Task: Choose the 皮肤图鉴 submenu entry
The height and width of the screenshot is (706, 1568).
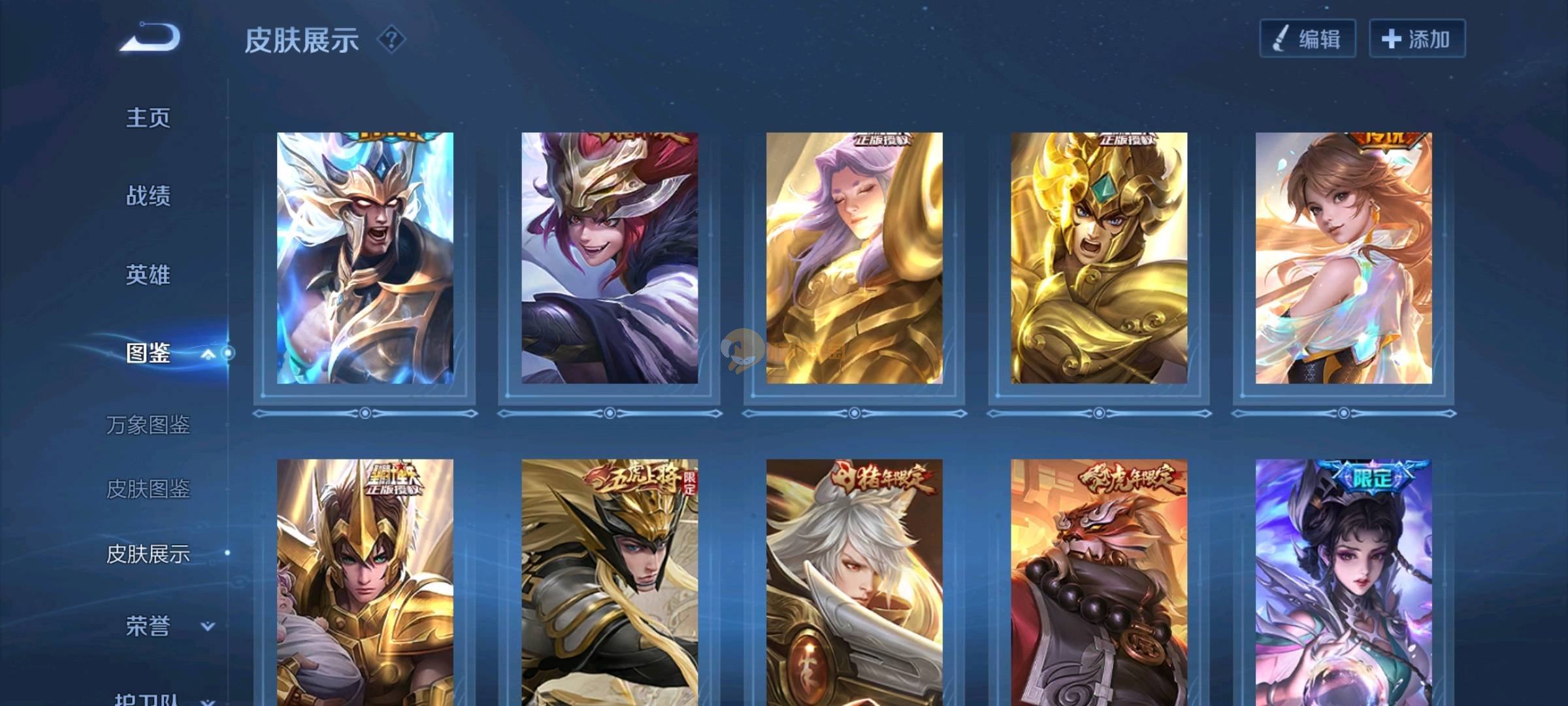Action: (x=148, y=488)
